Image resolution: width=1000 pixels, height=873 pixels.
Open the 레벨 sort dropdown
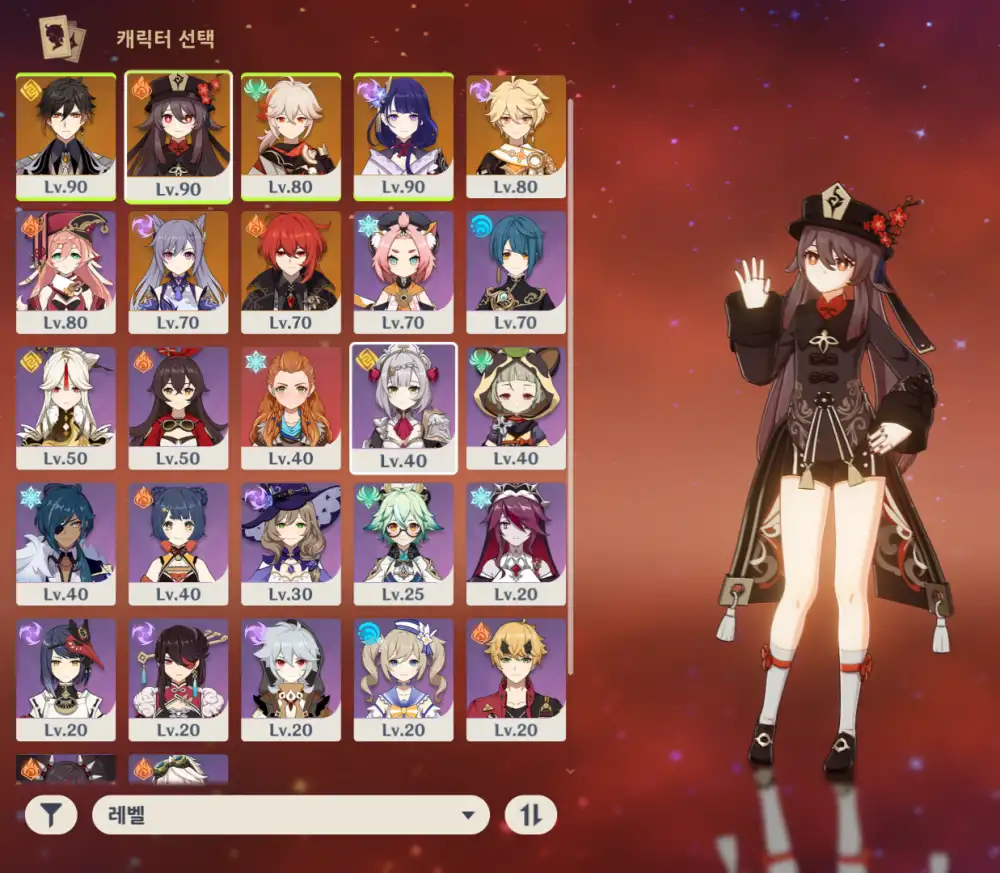click(290, 815)
